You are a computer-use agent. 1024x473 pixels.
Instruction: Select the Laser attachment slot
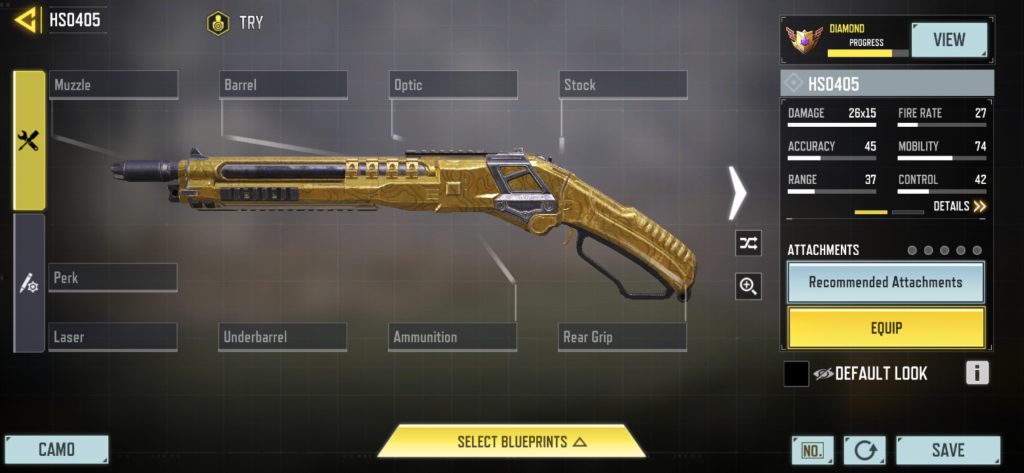pyautogui.click(x=113, y=337)
